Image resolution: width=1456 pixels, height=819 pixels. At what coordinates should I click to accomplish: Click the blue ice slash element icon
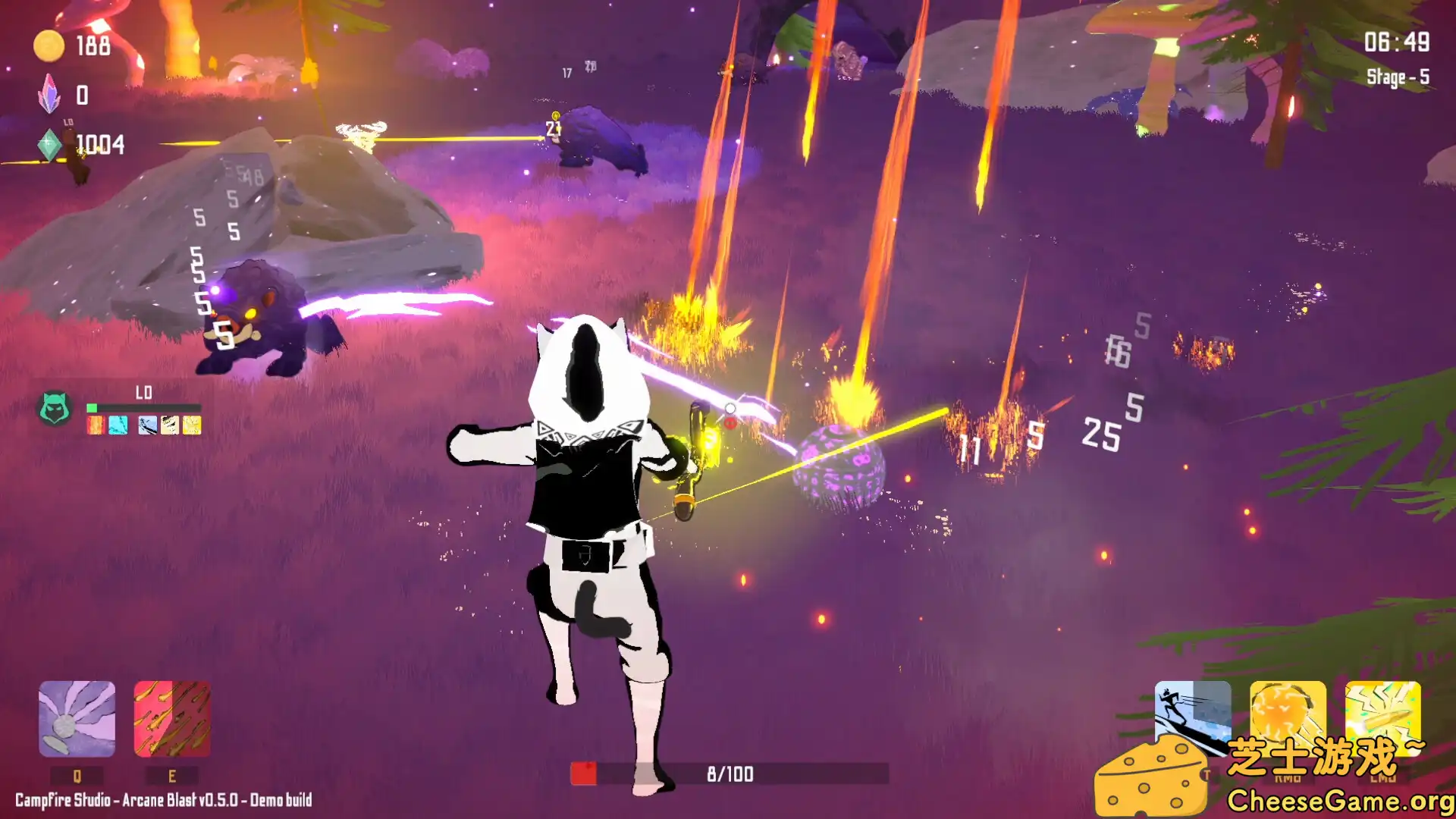[146, 425]
